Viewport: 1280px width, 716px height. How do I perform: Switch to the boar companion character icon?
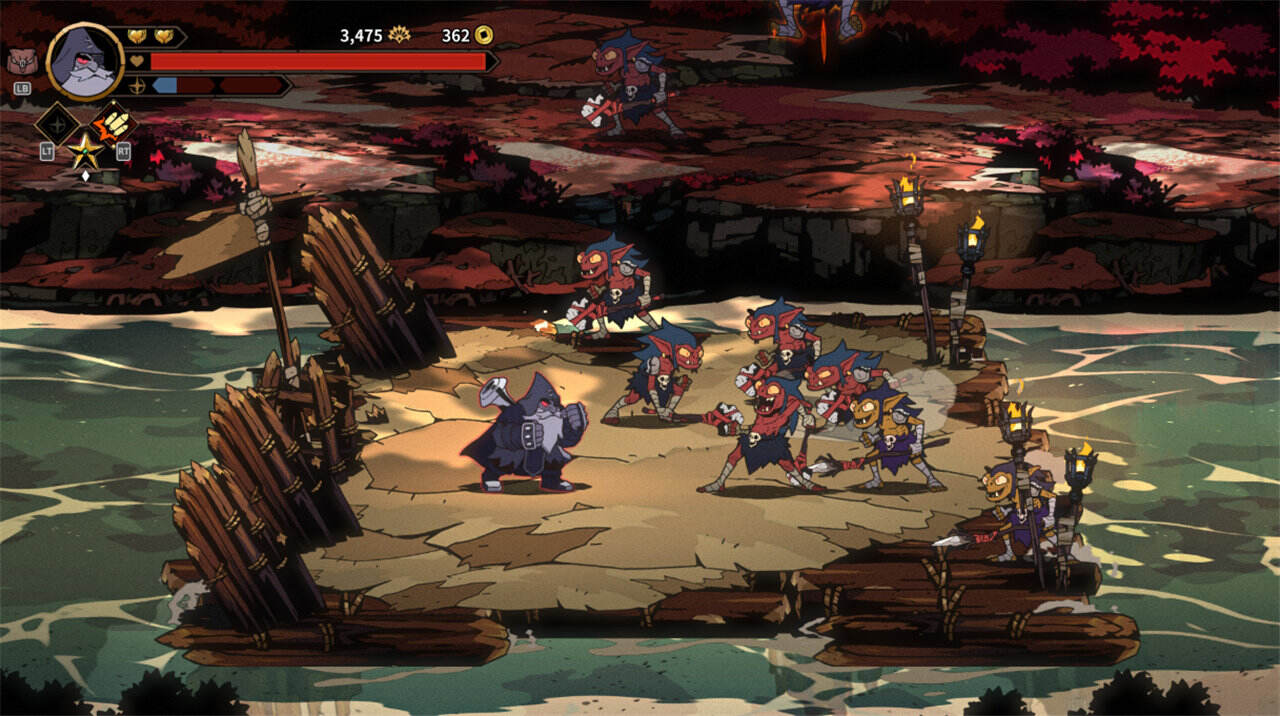click(21, 62)
